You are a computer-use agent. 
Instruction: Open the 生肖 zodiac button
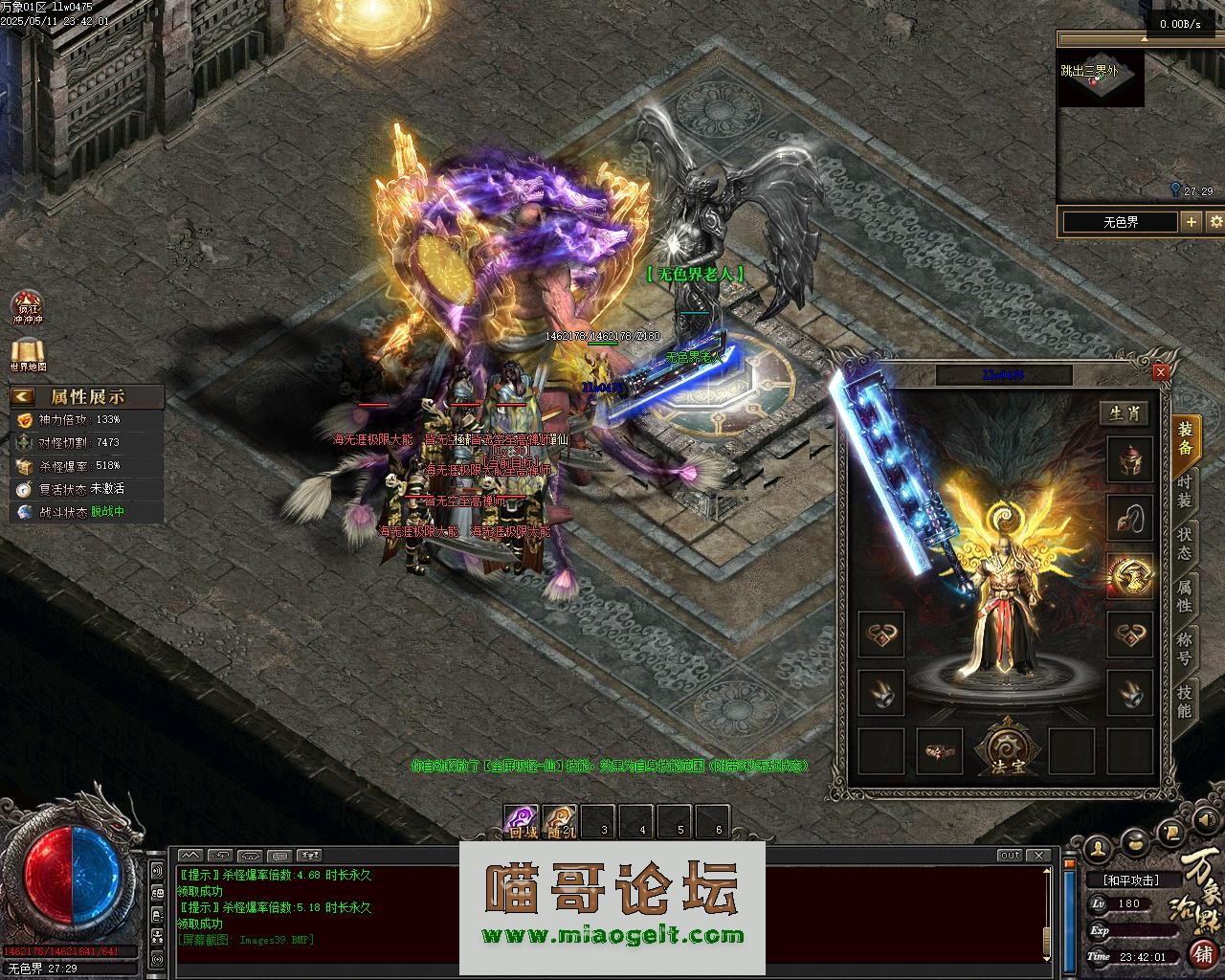[1125, 412]
